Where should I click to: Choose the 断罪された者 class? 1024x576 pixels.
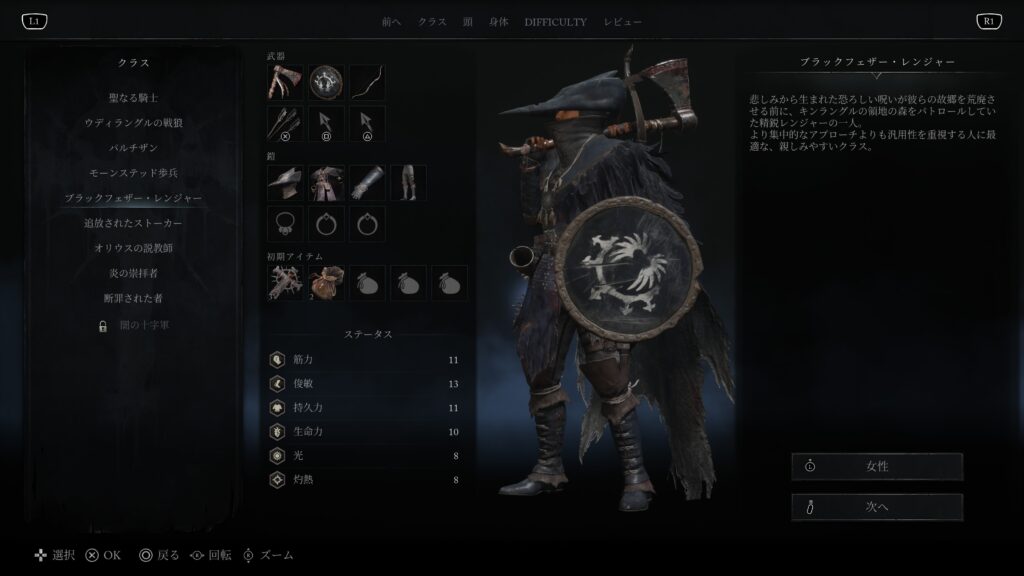pyautogui.click(x=133, y=298)
